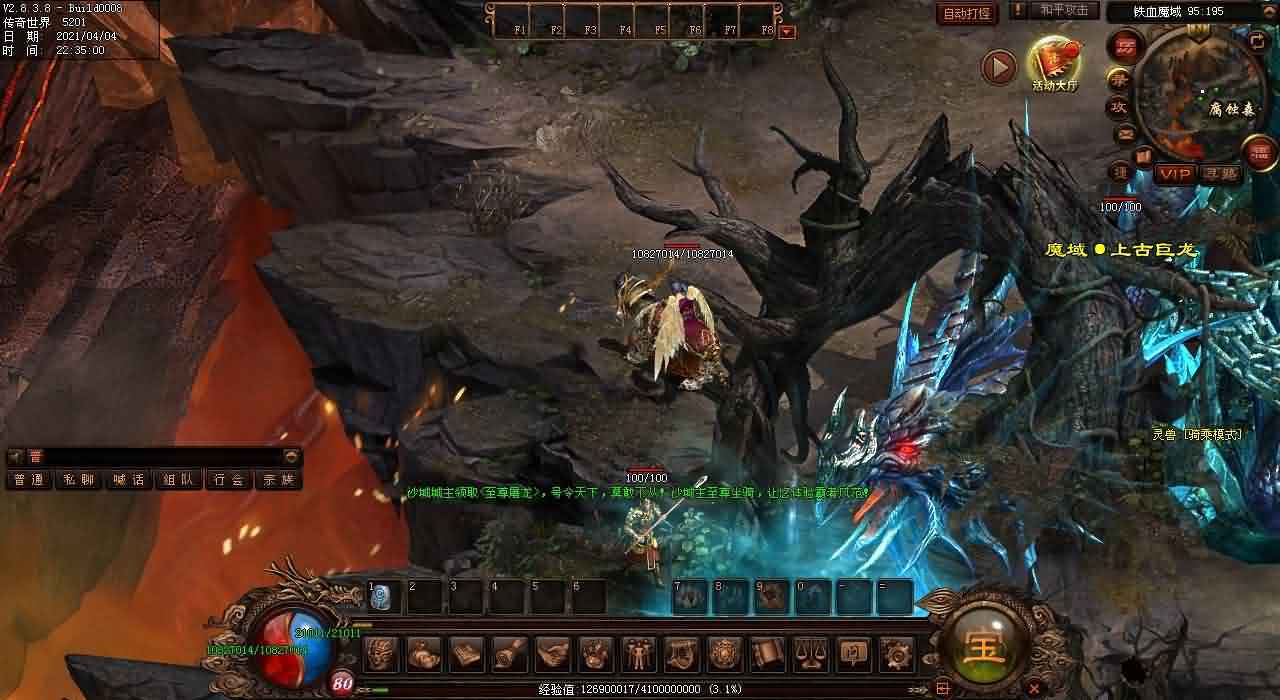The width and height of the screenshot is (1280, 700).
Task: Click the handshake icon in the menu bar
Action: (x=552, y=654)
